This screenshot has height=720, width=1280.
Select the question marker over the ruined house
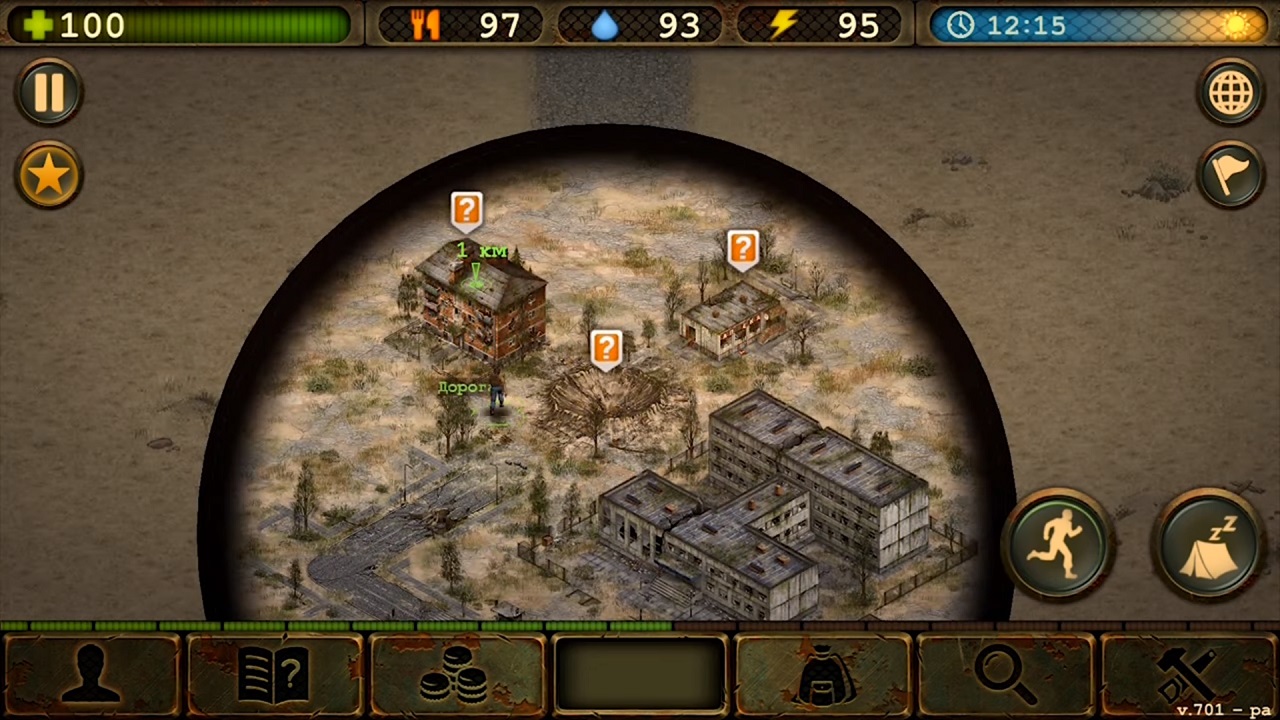point(742,248)
